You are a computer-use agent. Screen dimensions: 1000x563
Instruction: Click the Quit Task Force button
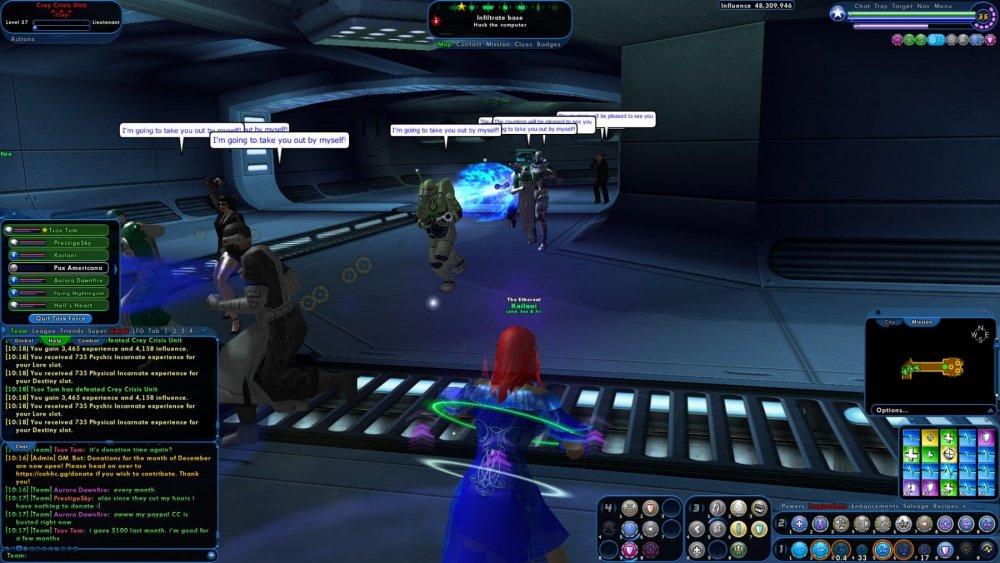tap(60, 319)
